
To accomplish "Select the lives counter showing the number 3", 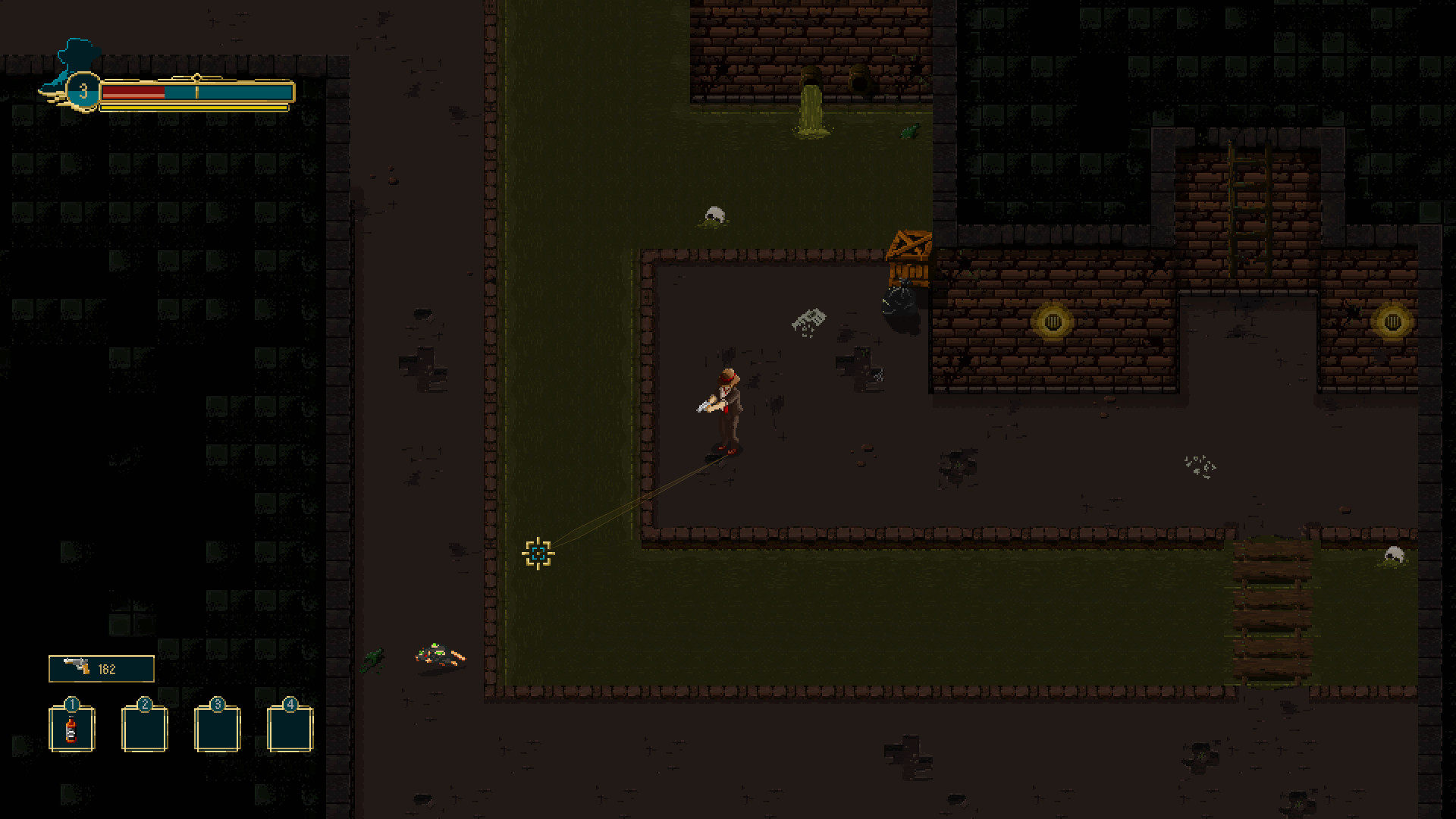I will coord(83,91).
